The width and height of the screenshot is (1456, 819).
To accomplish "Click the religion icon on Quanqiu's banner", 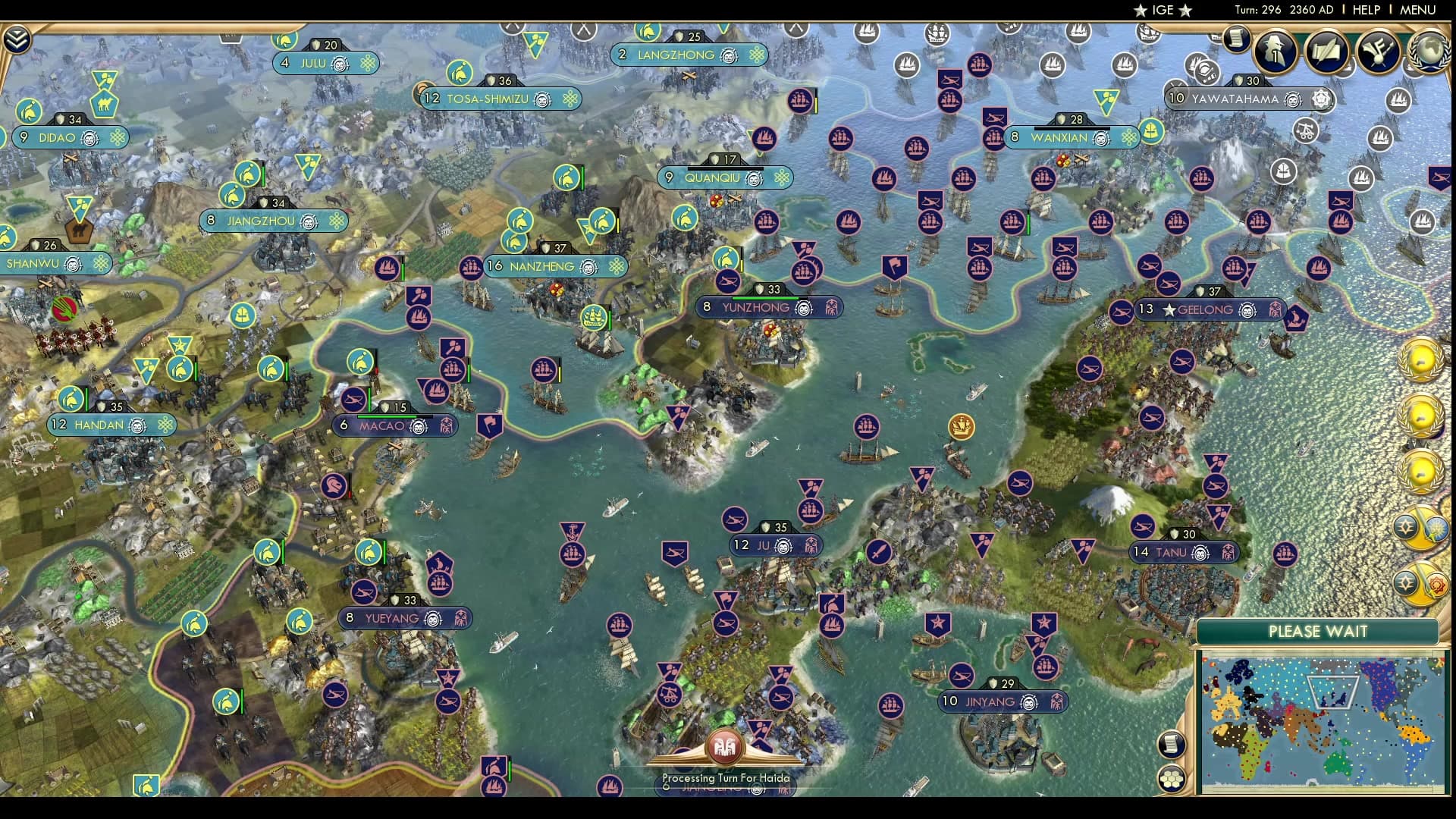I will [x=782, y=178].
